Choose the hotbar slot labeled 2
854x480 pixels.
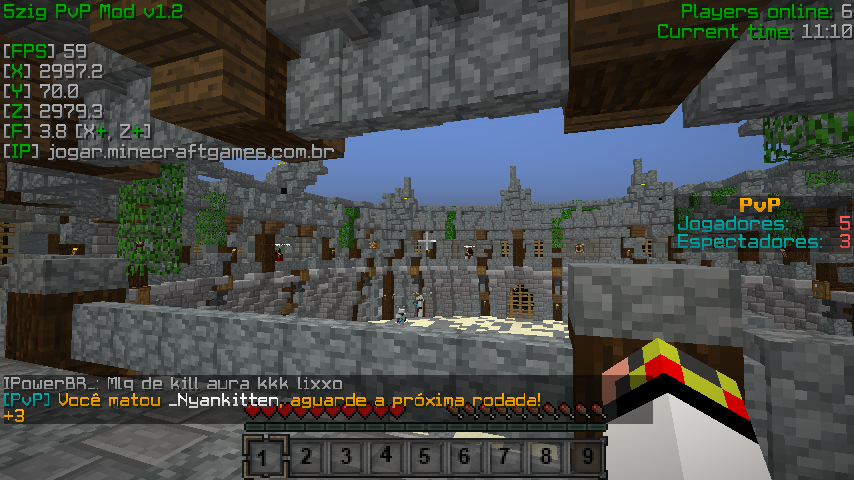(x=306, y=458)
